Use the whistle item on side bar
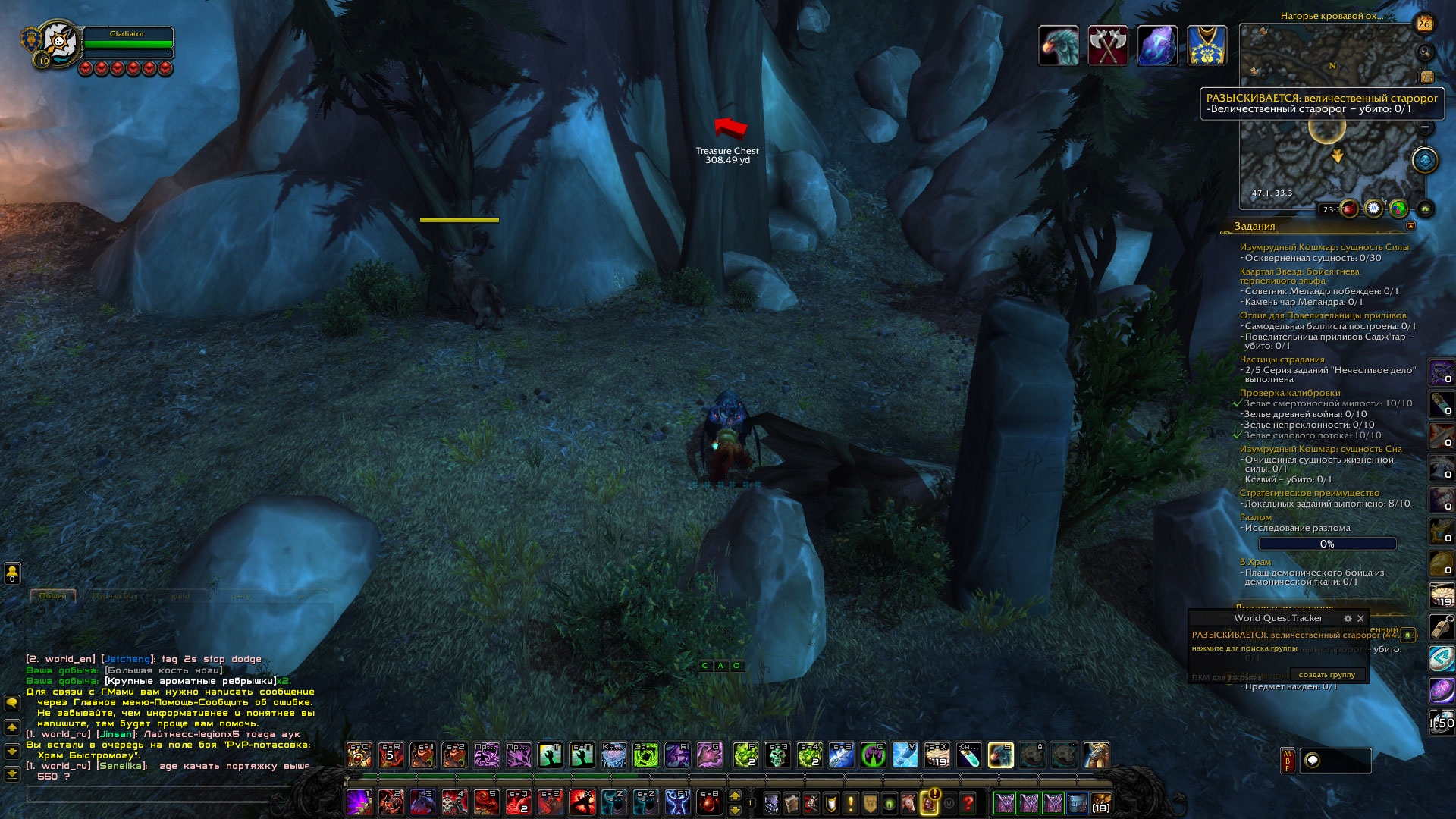The height and width of the screenshot is (819, 1456). [x=1441, y=626]
